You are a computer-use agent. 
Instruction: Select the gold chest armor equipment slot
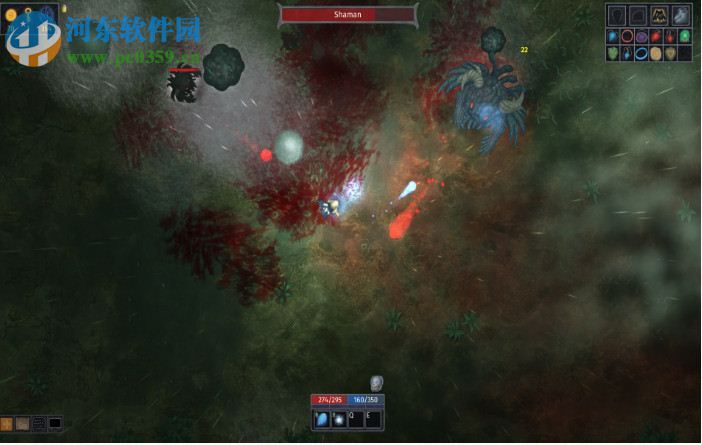click(659, 16)
